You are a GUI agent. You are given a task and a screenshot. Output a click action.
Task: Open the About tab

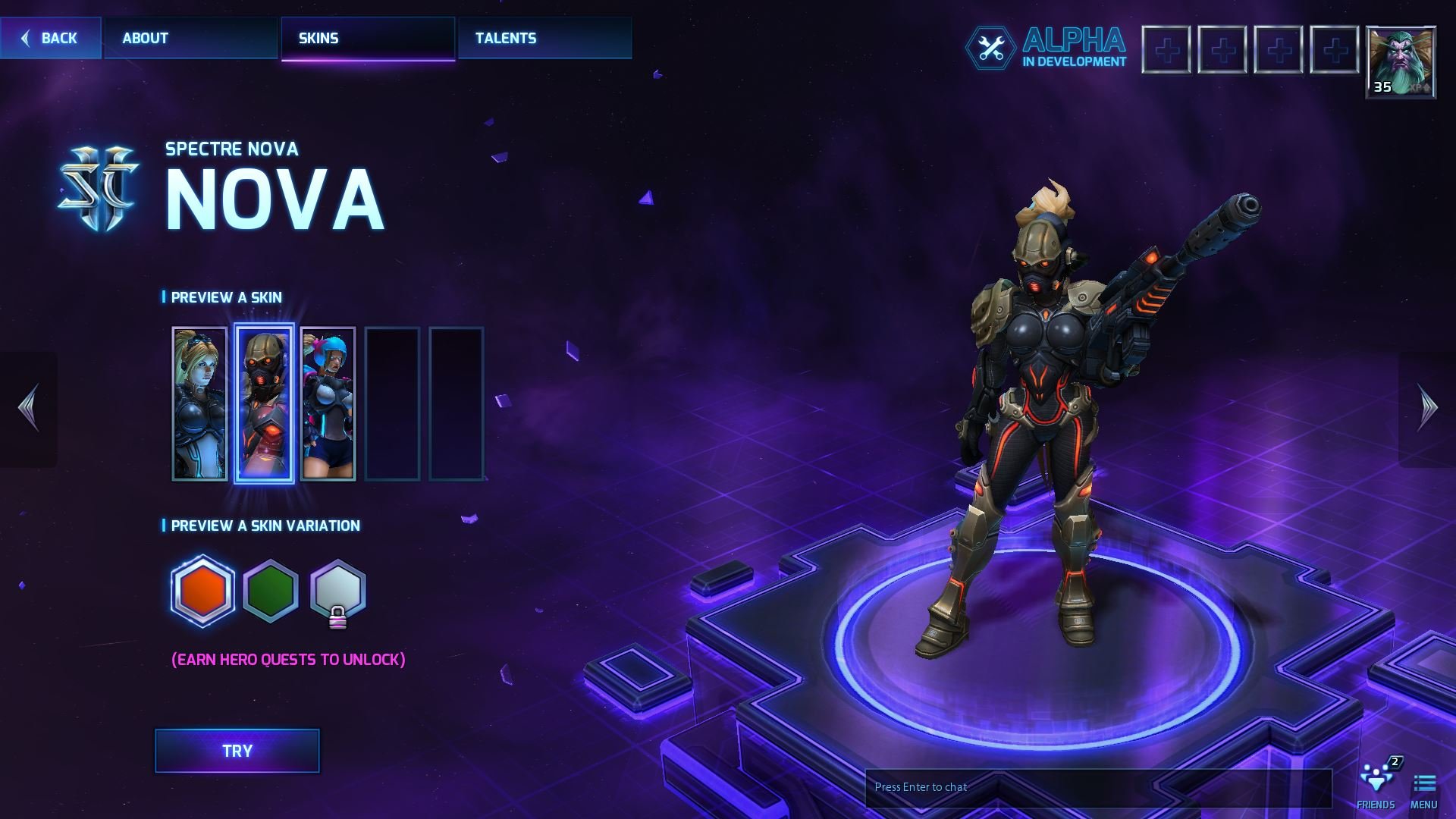click(144, 38)
